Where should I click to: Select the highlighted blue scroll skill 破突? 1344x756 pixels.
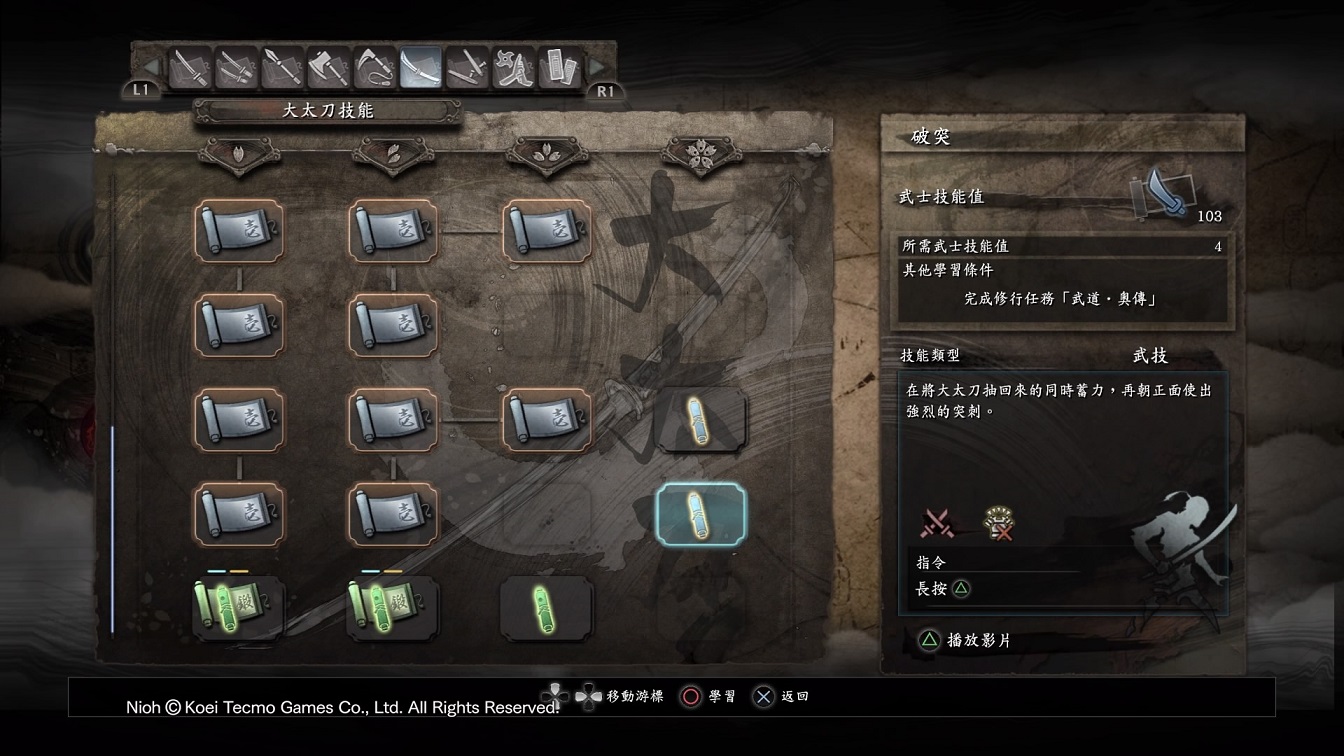[x=700, y=513]
